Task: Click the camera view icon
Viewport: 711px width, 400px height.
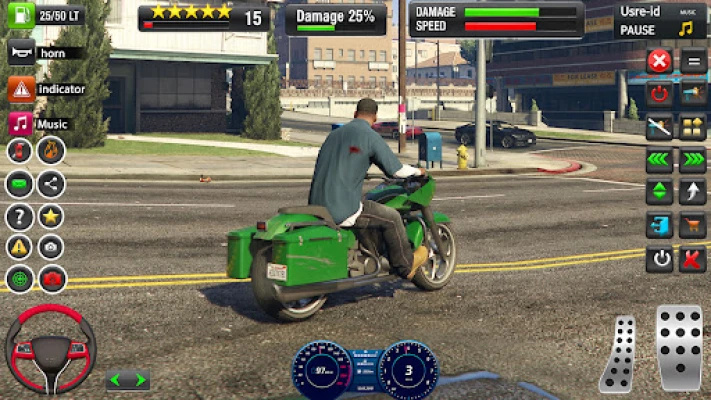Action: 51,247
